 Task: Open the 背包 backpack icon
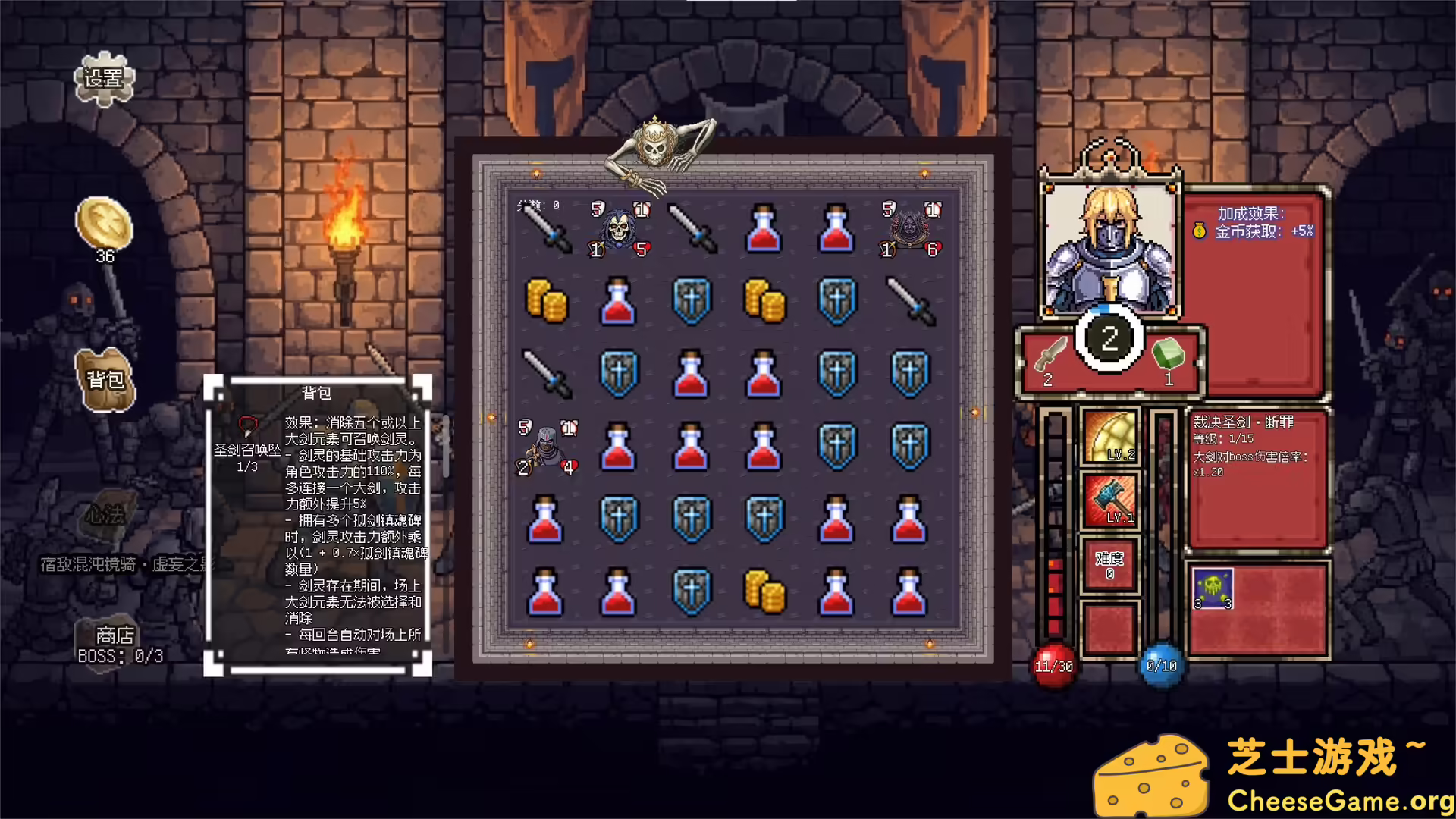click(x=106, y=379)
